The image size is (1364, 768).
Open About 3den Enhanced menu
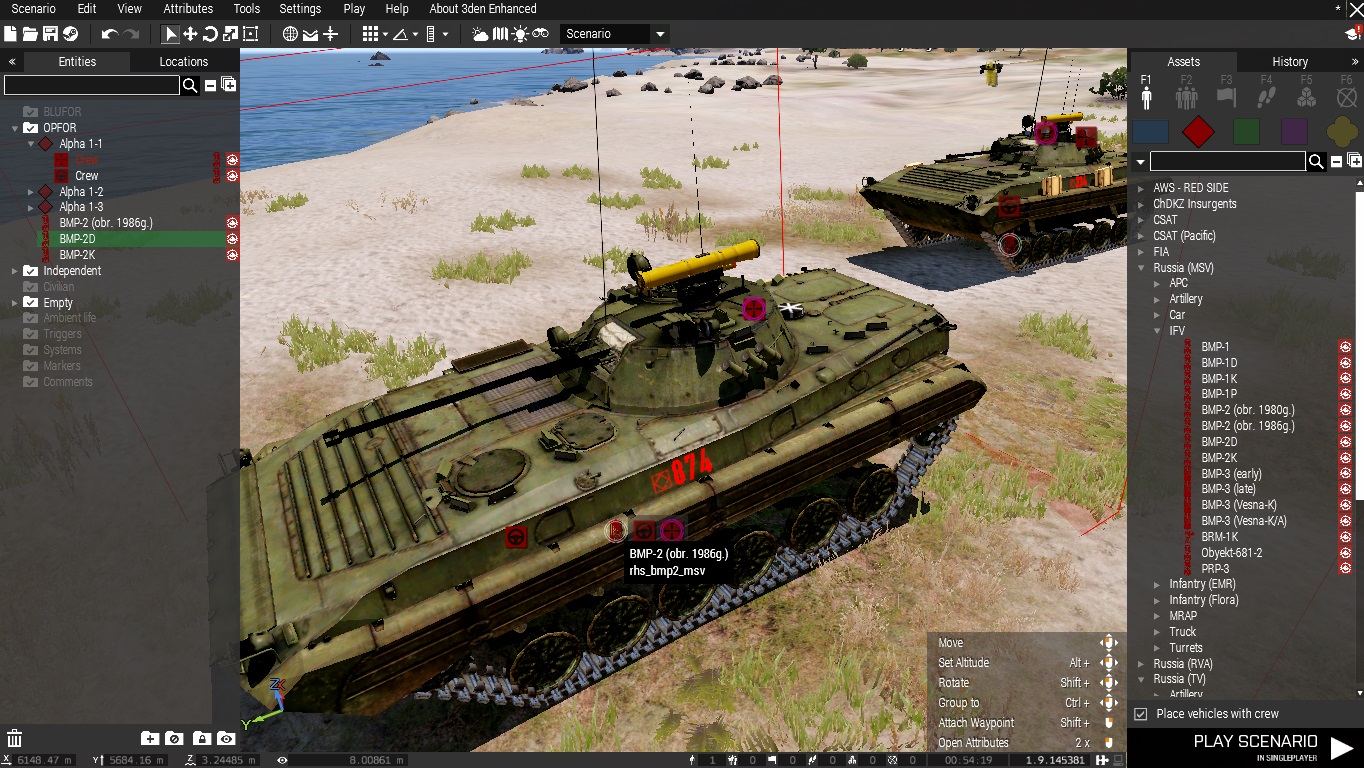pos(482,9)
